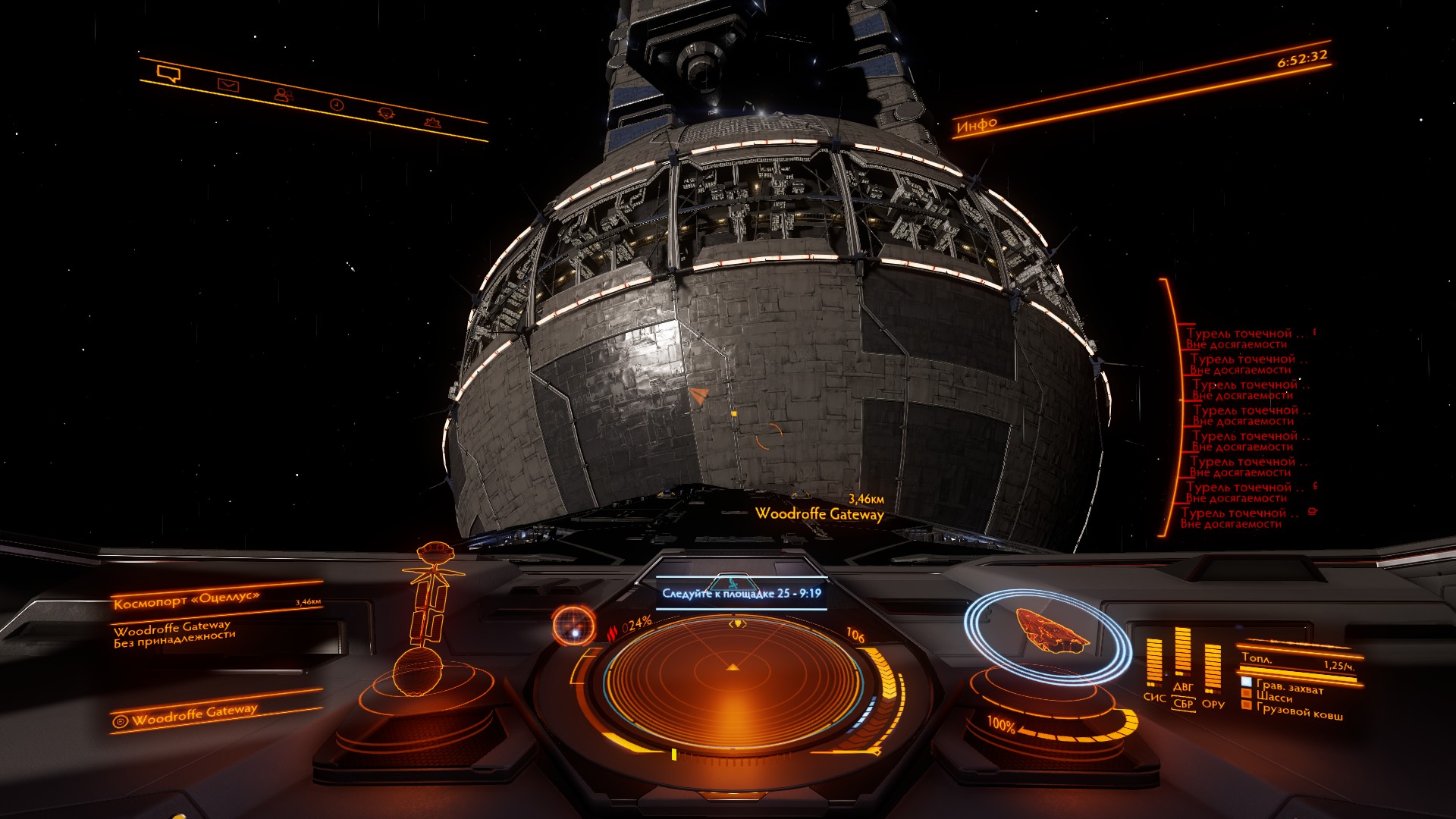
Task: Open the Инфо panel header
Action: 977,125
